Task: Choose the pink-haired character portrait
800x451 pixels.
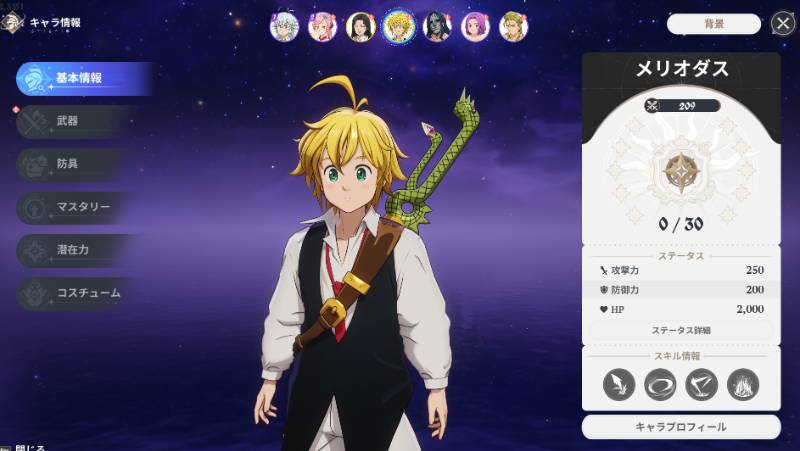Action: [322, 27]
